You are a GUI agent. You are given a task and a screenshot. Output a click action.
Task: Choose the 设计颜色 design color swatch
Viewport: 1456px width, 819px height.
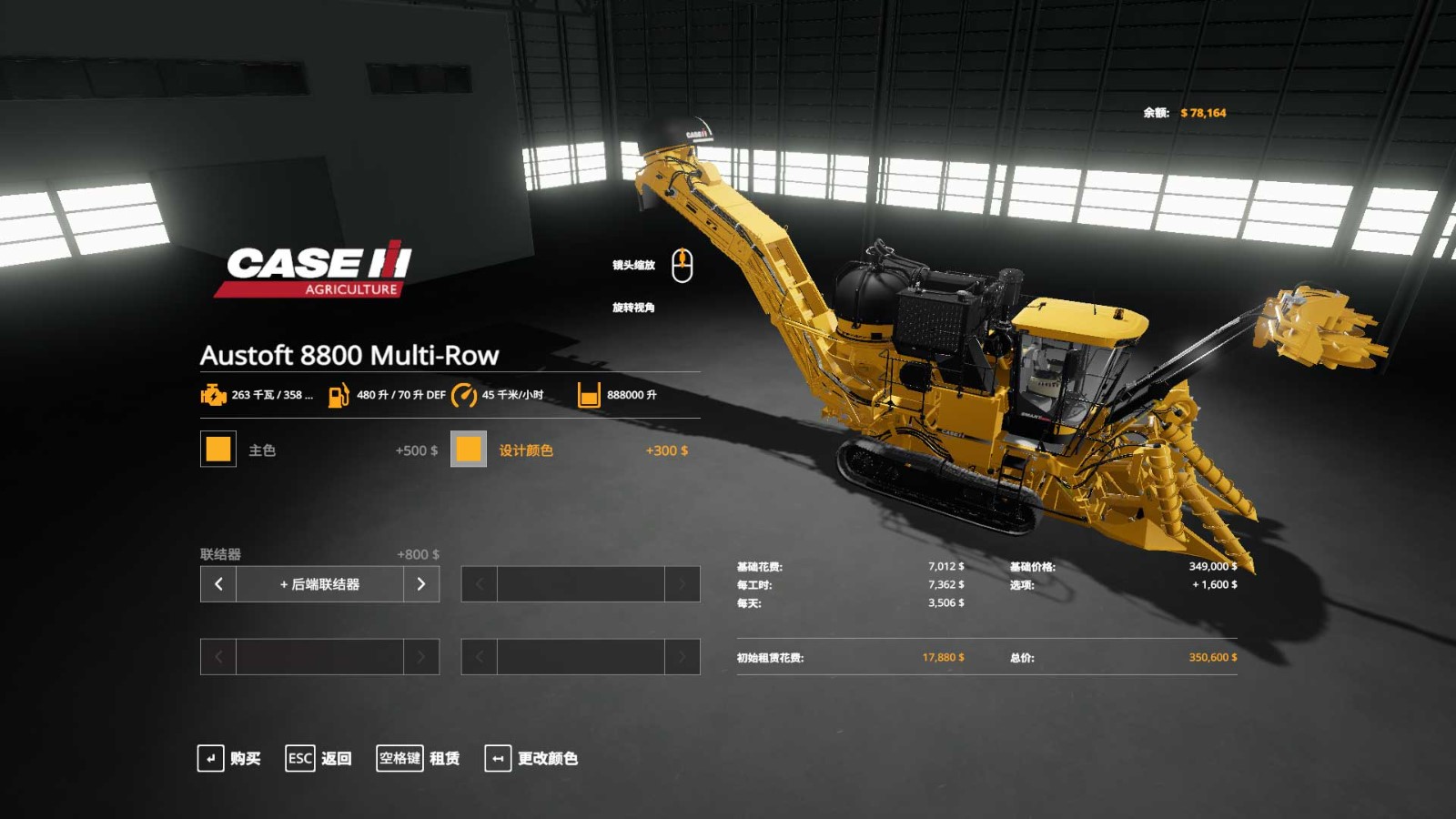coord(469,449)
